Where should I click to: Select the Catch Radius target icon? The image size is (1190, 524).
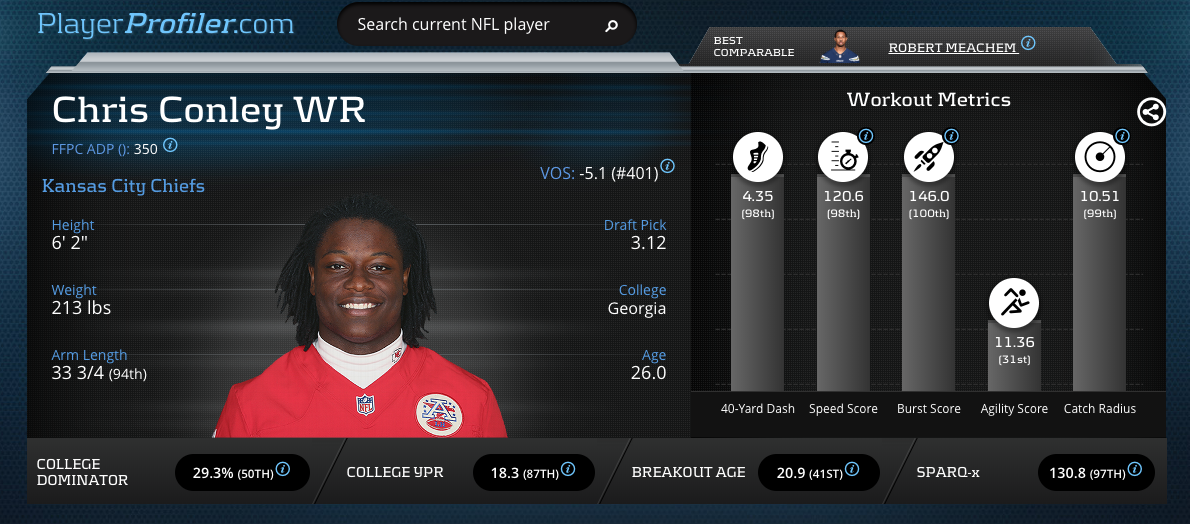1099,157
